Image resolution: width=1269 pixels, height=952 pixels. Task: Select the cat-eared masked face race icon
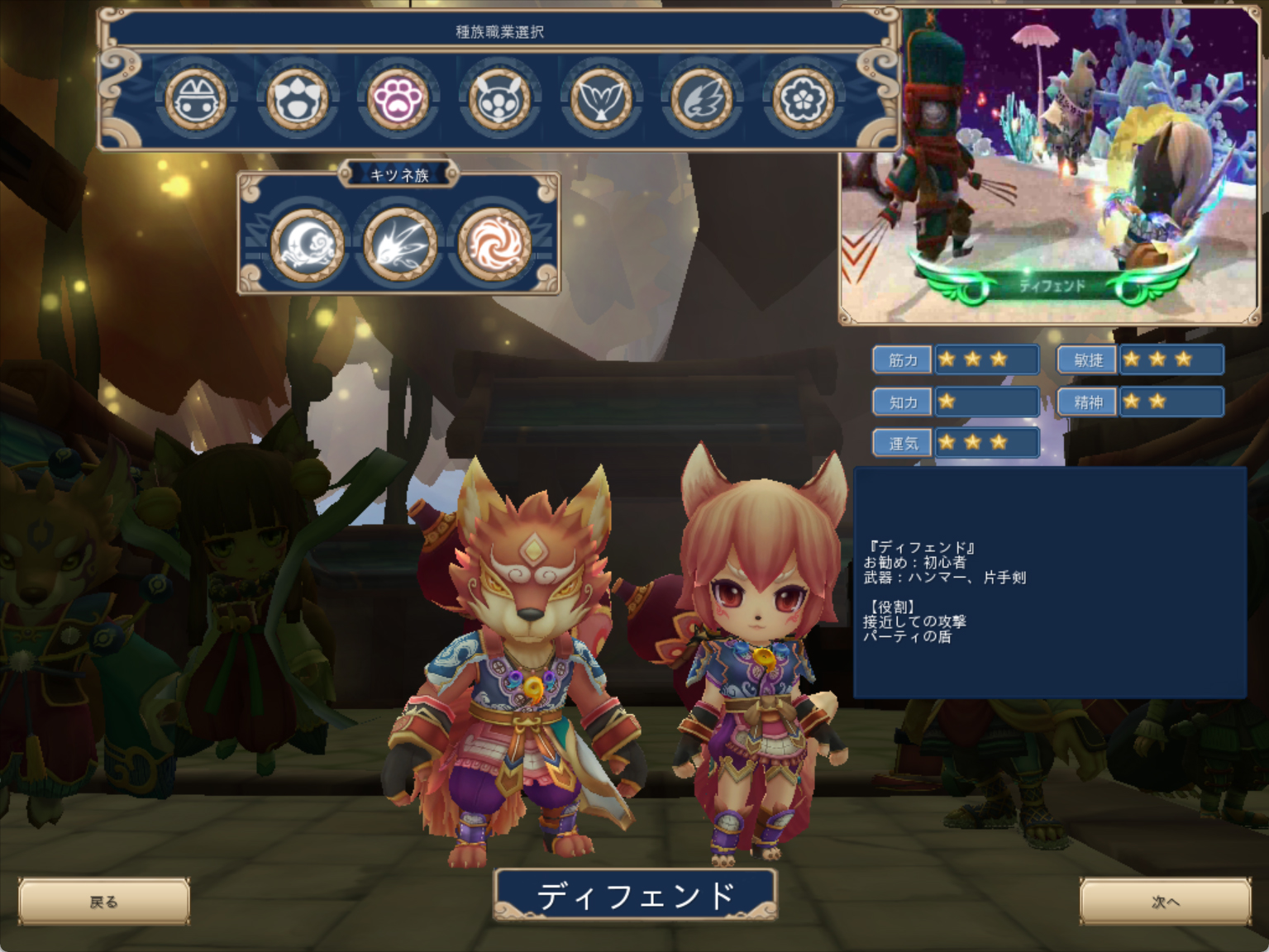[x=196, y=99]
